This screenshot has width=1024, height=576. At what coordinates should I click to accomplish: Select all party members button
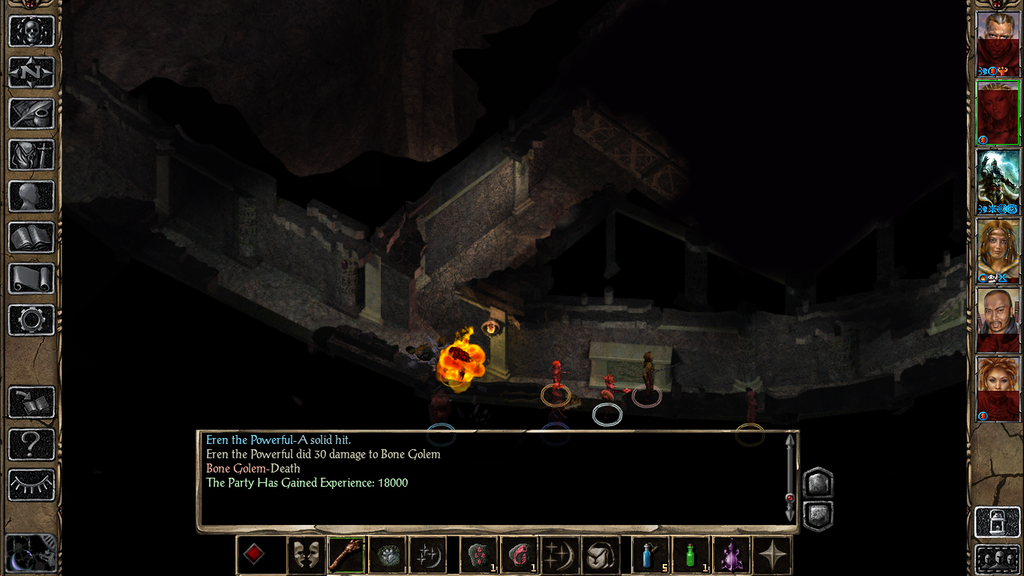pyautogui.click(x=998, y=558)
